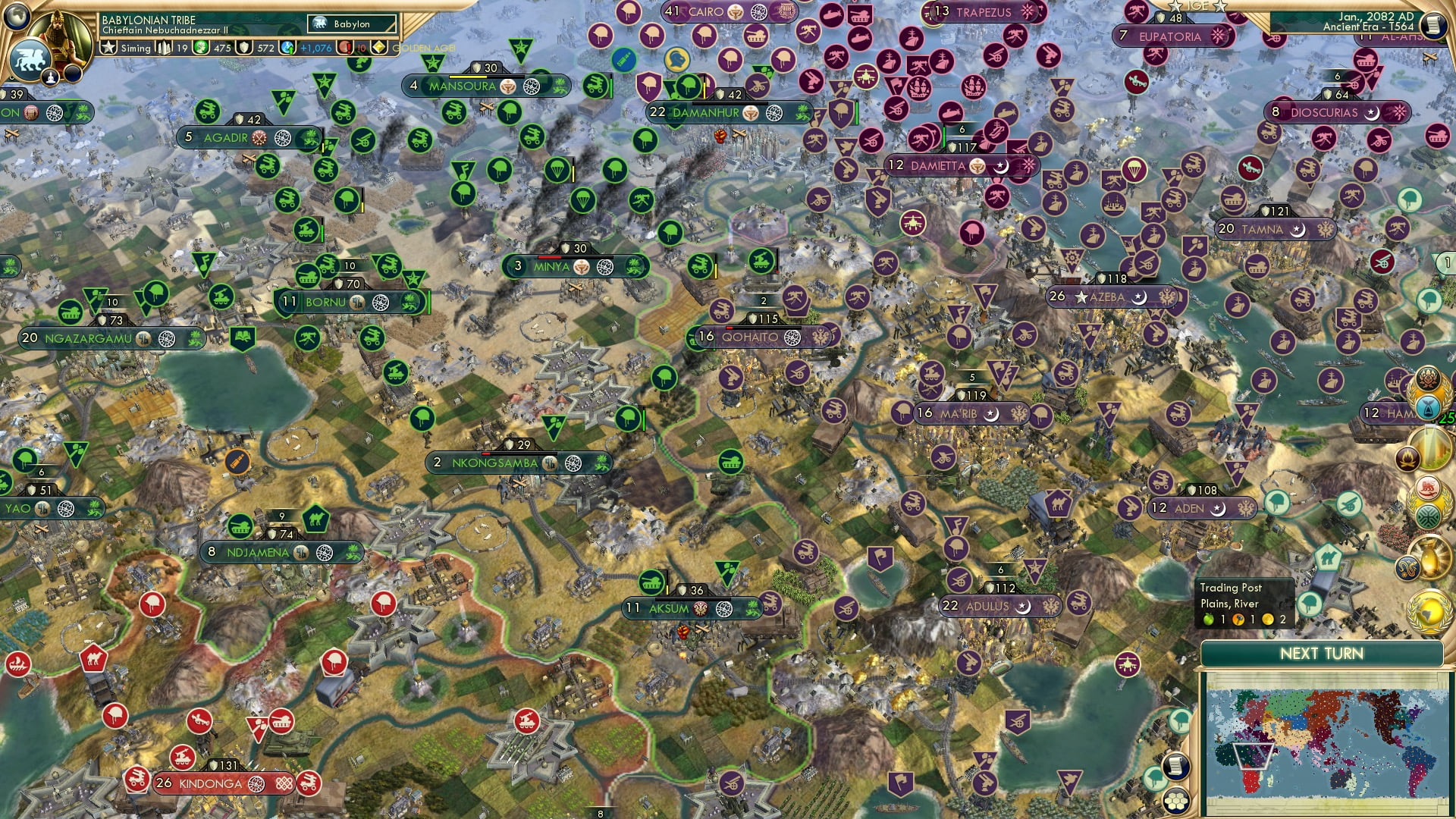Click the Golden Age diamond icon in the status bar
Screen dimensions: 1456x819
click(379, 48)
